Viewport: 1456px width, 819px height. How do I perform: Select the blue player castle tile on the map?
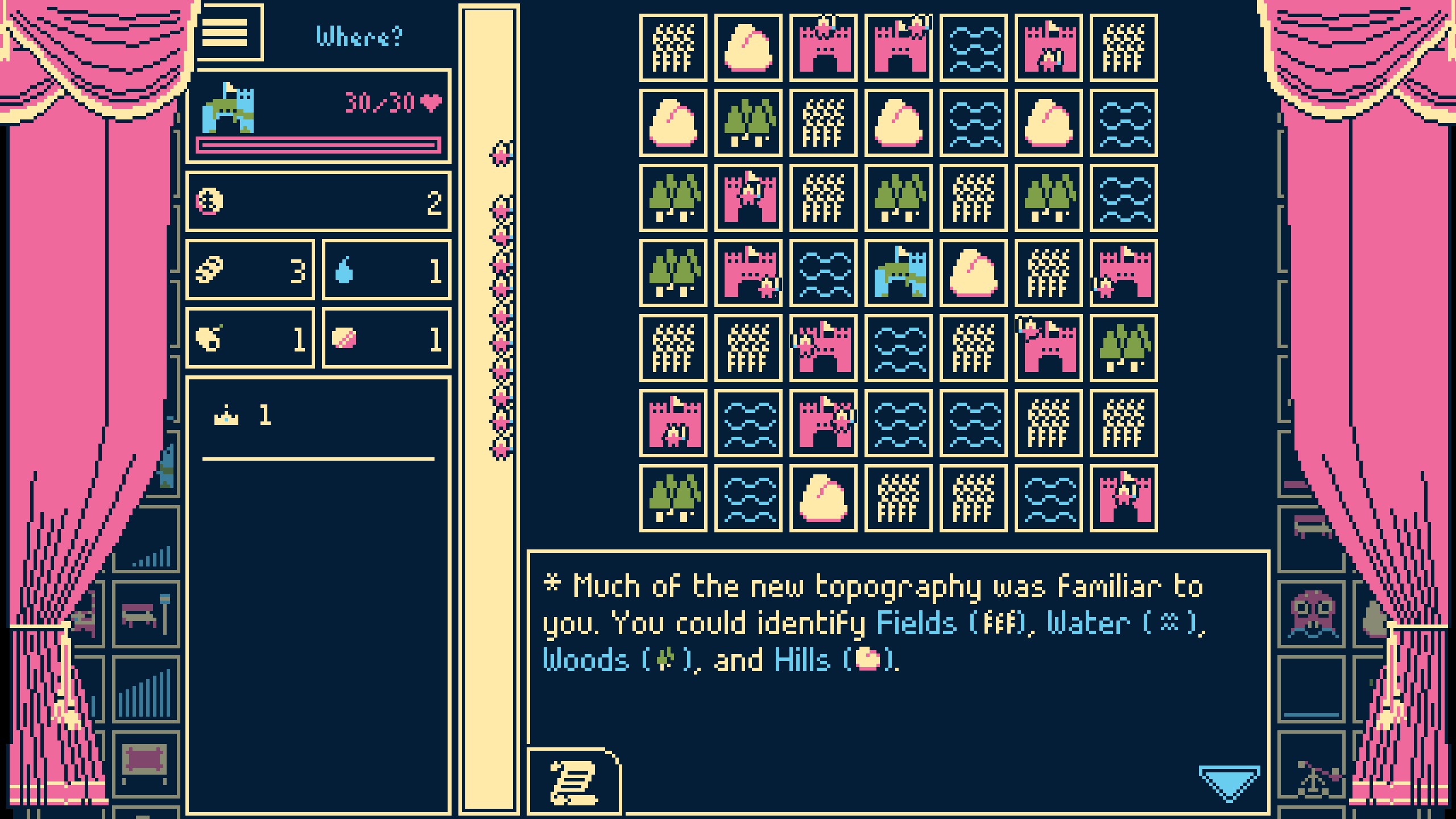pyautogui.click(x=897, y=273)
